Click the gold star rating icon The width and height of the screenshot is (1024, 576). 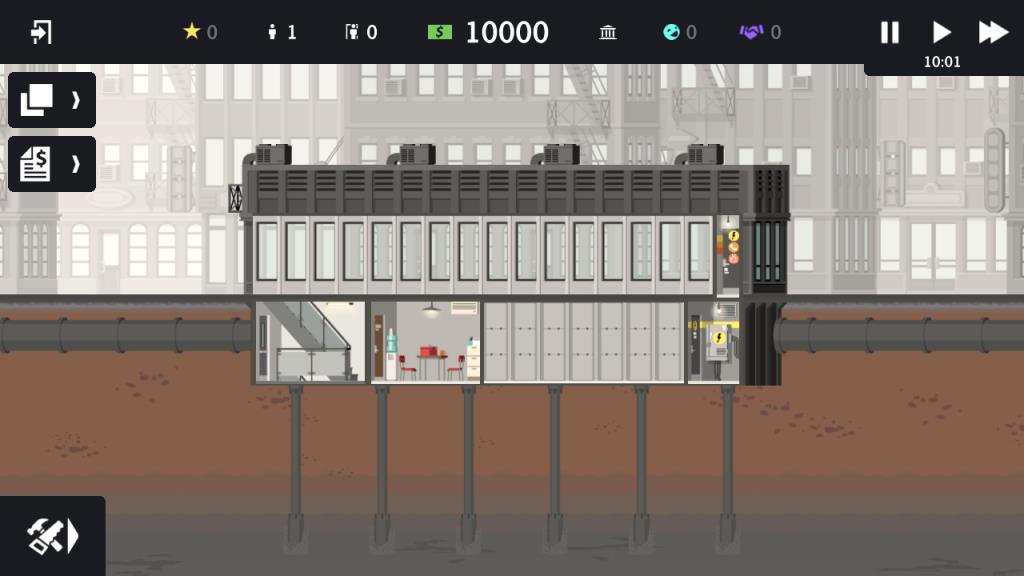click(x=192, y=32)
